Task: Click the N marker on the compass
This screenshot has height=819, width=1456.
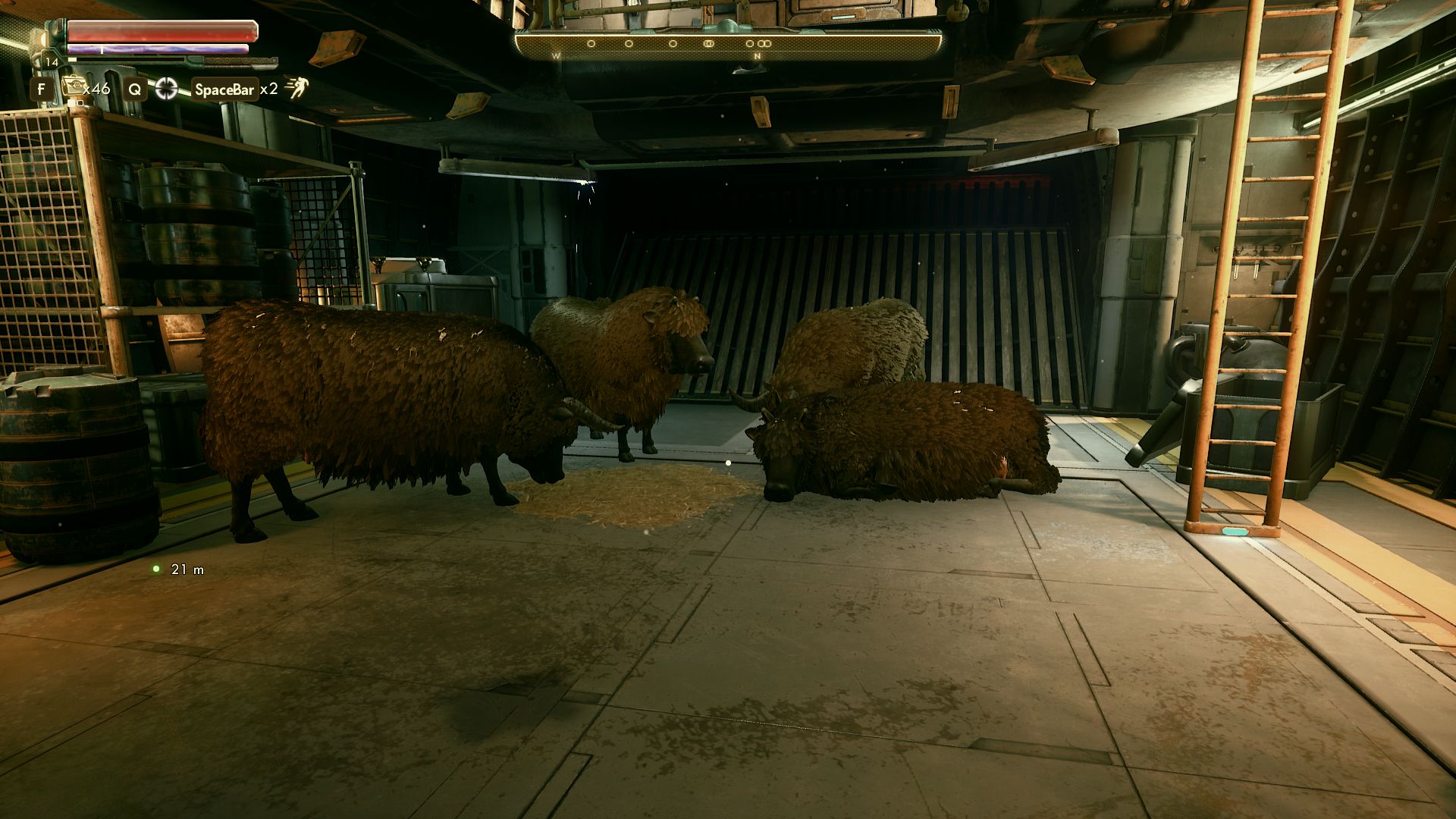Action: pos(758,56)
